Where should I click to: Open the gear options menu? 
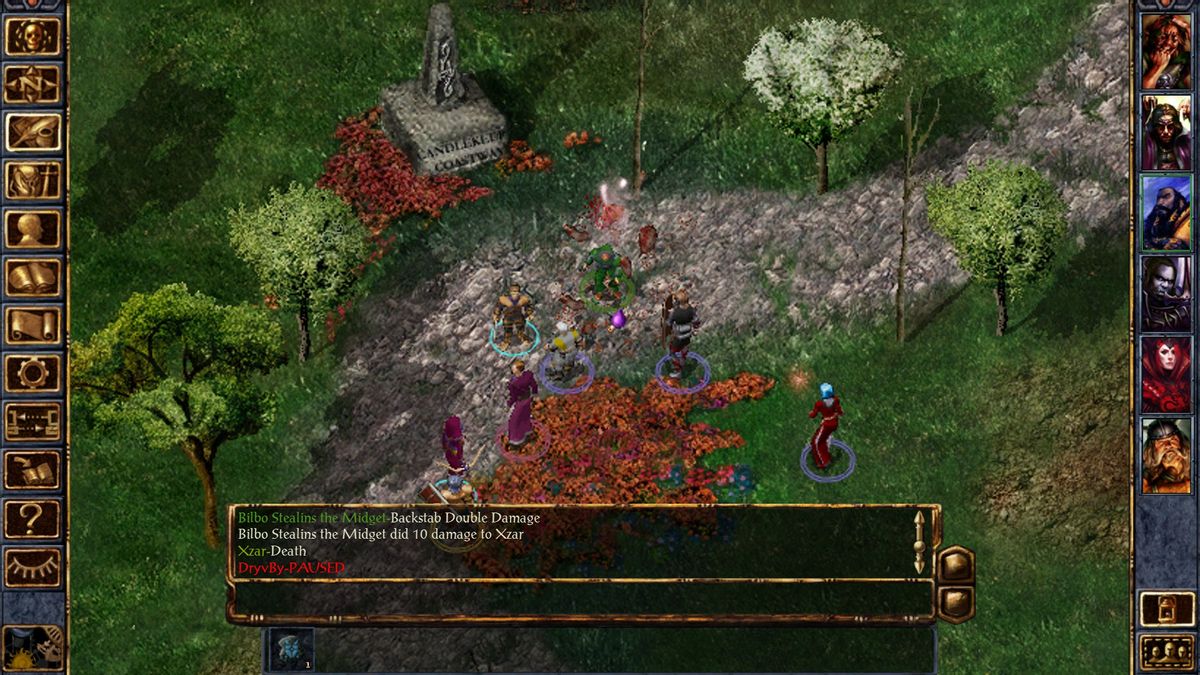tap(33, 373)
